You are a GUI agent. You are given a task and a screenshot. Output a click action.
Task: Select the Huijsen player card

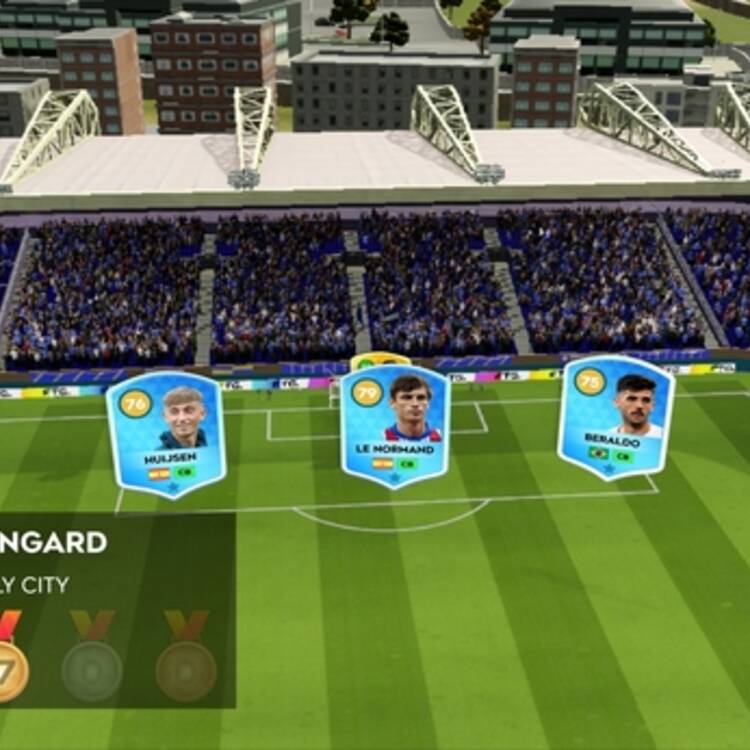166,433
